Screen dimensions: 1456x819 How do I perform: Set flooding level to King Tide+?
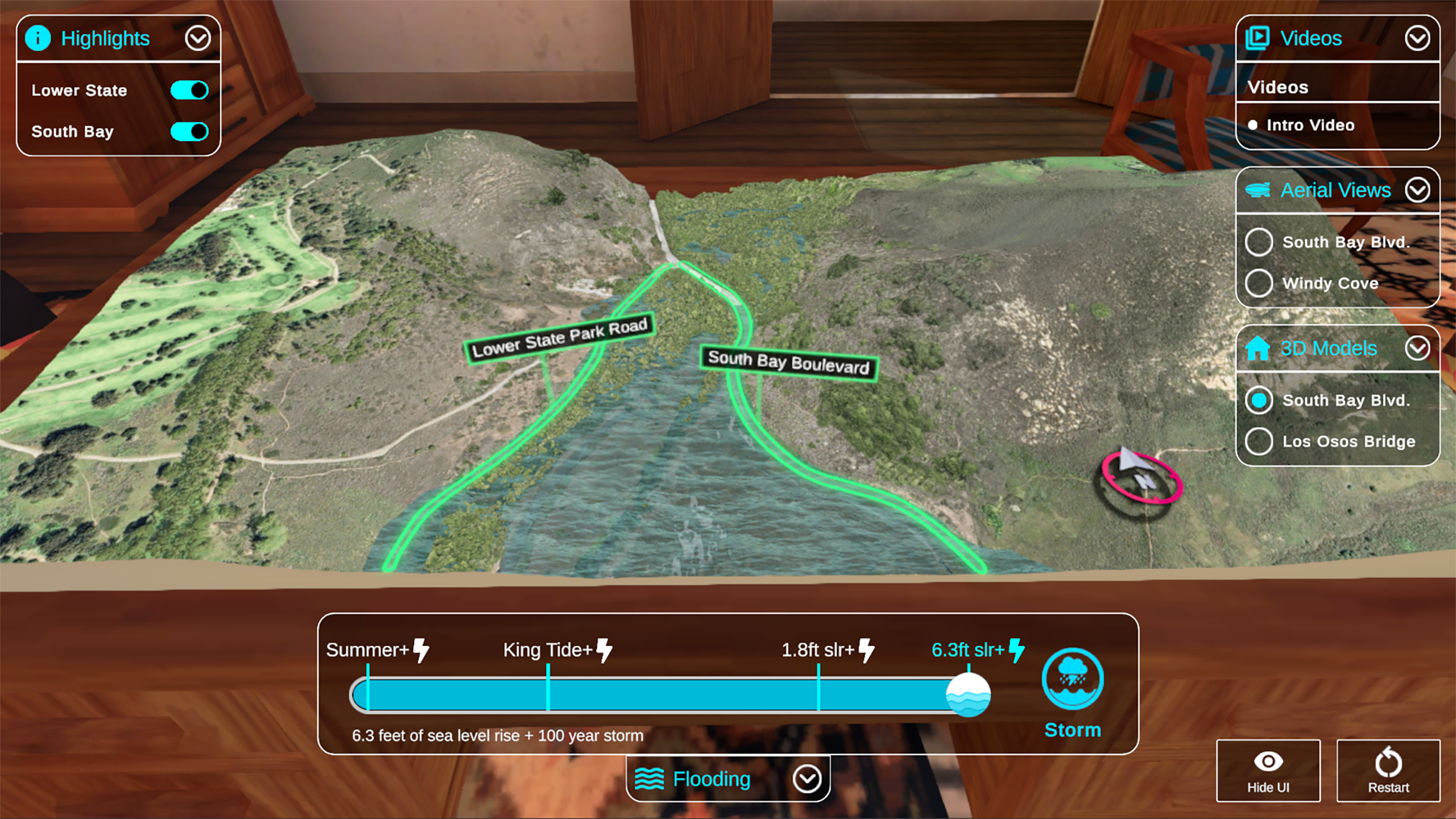pos(548,694)
